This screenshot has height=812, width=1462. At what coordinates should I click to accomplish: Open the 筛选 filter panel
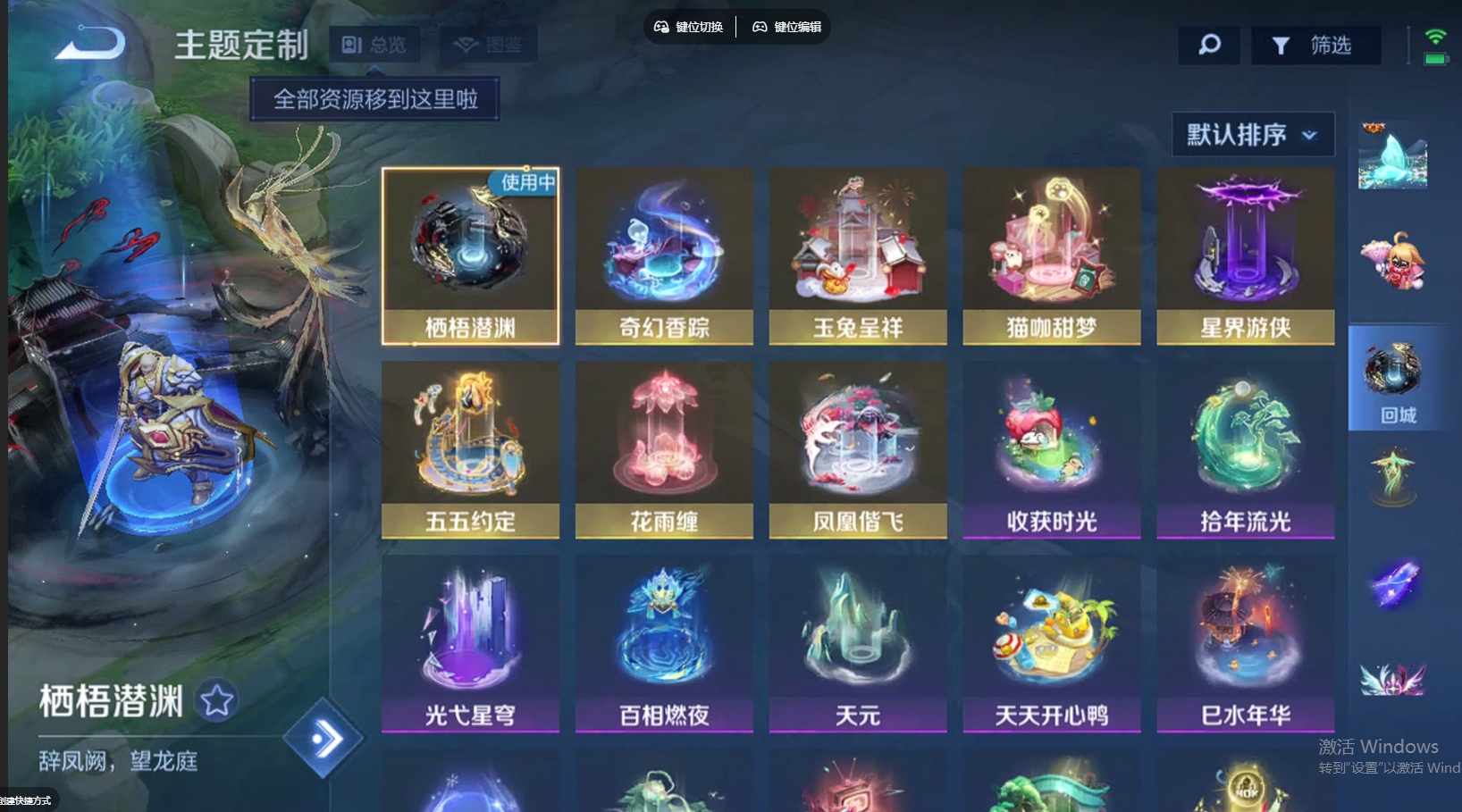click(1316, 45)
